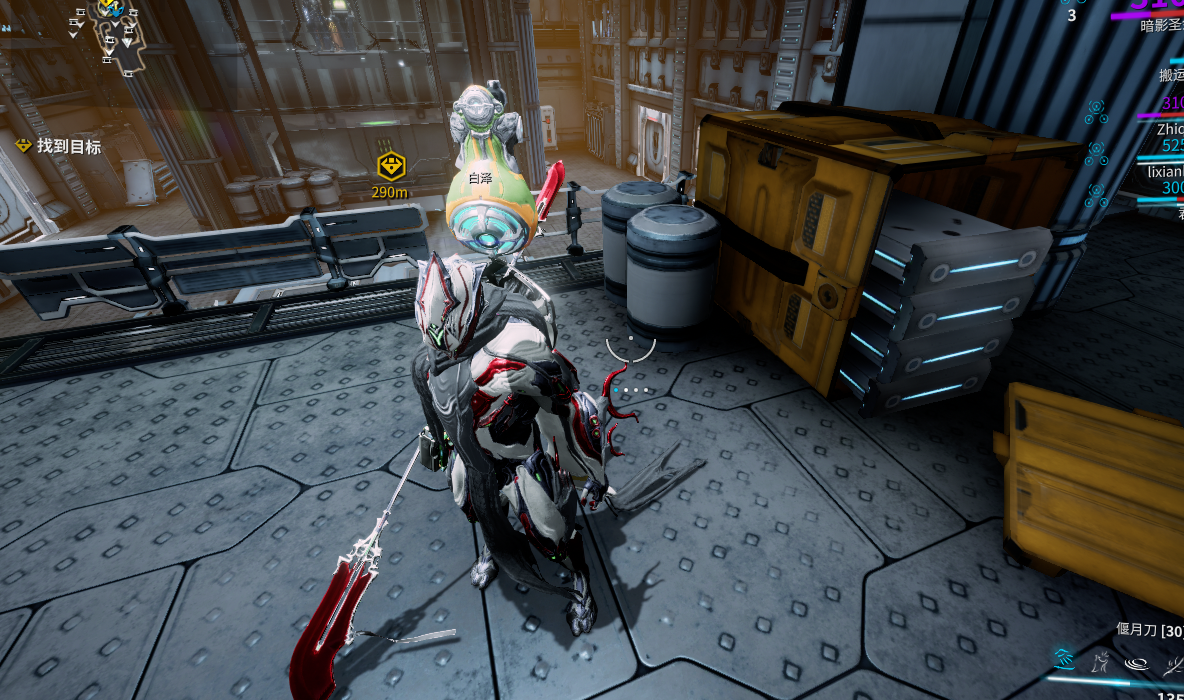
Task: Select squad member lixian in the squad list
Action: 1165,171
